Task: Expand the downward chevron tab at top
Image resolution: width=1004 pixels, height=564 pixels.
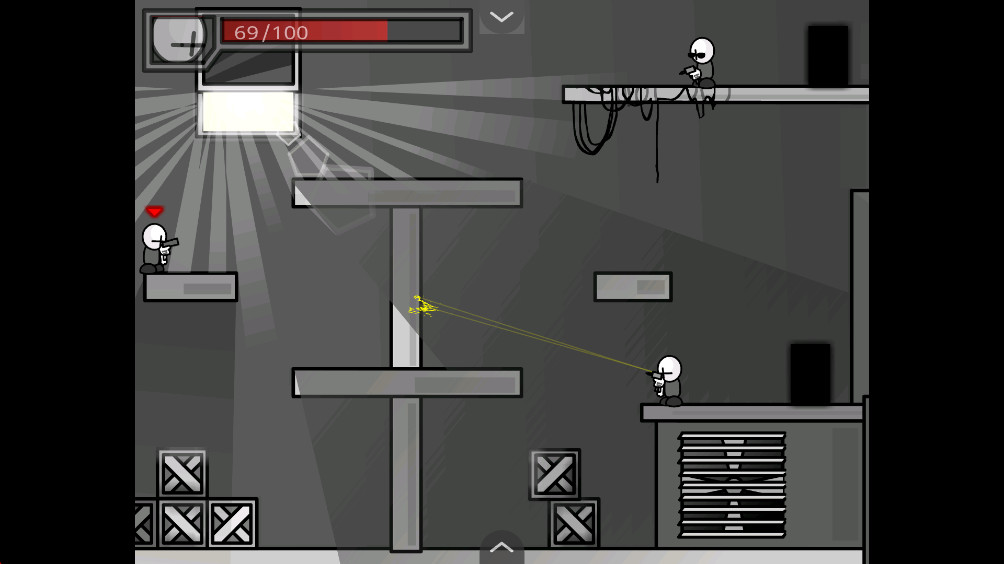Action: [501, 17]
